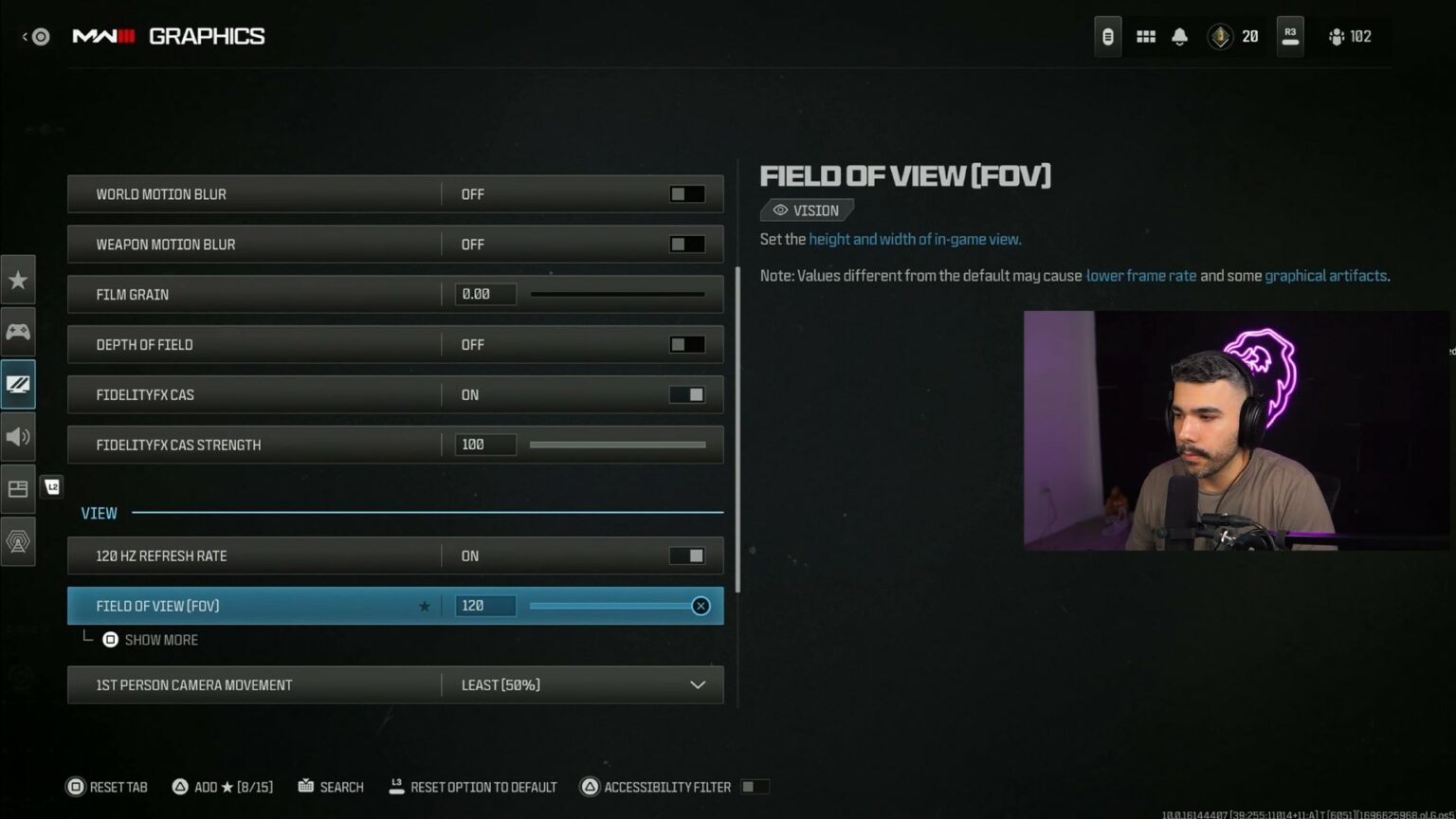The image size is (1456, 819).
Task: Click the Field of View value input field
Action: pyautogui.click(x=485, y=606)
